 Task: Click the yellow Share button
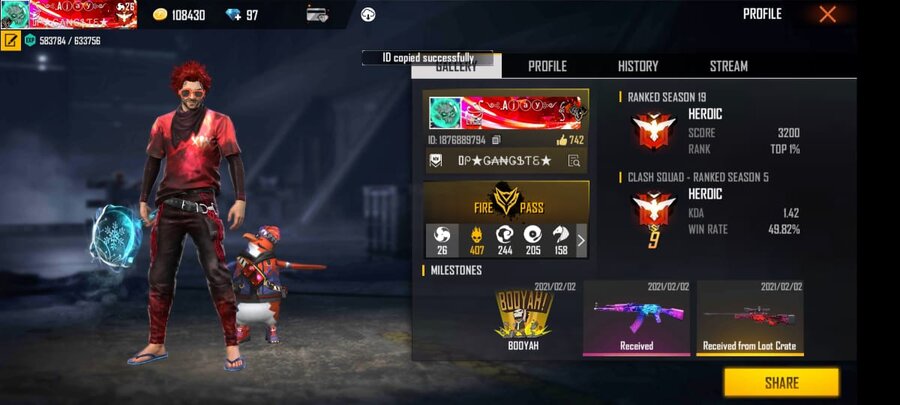coord(781,382)
